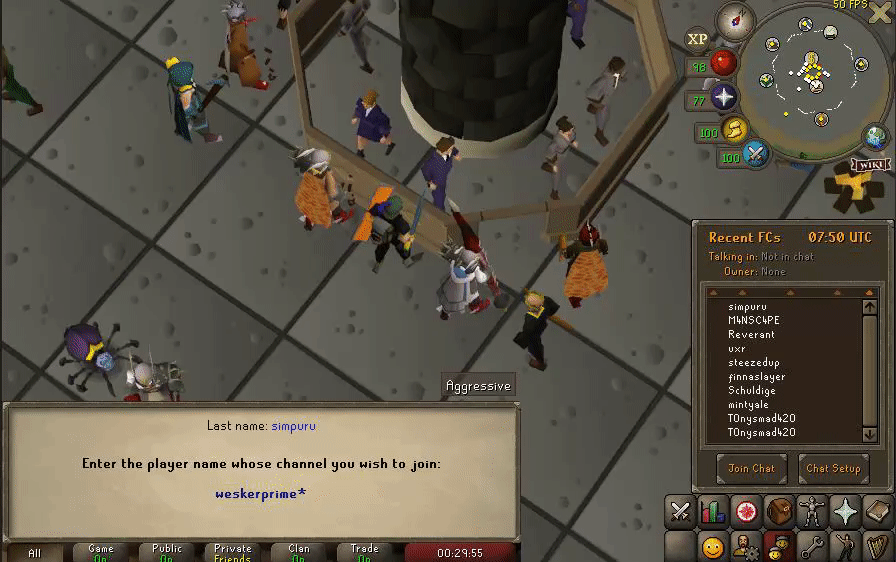This screenshot has width=896, height=562.
Task: Open the Emotes tab
Action: coord(845,546)
